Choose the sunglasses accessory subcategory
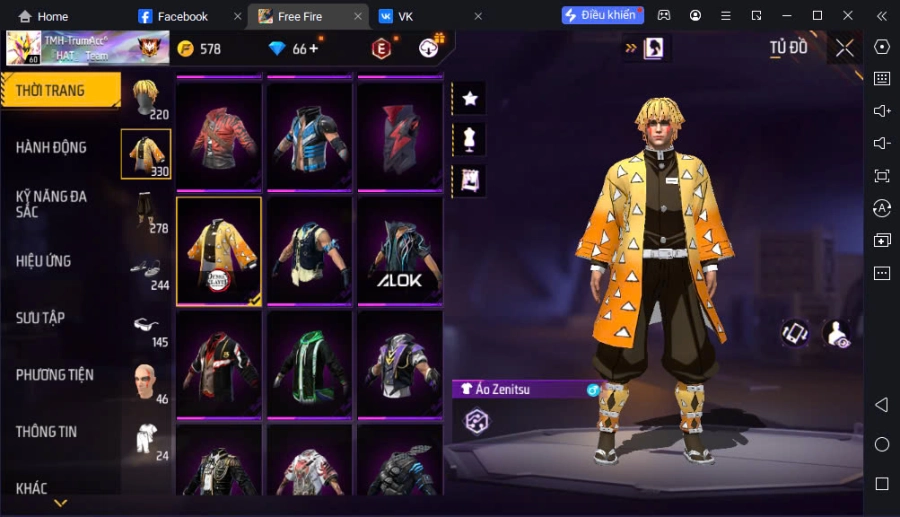Viewport: 900px width, 517px height. (147, 327)
